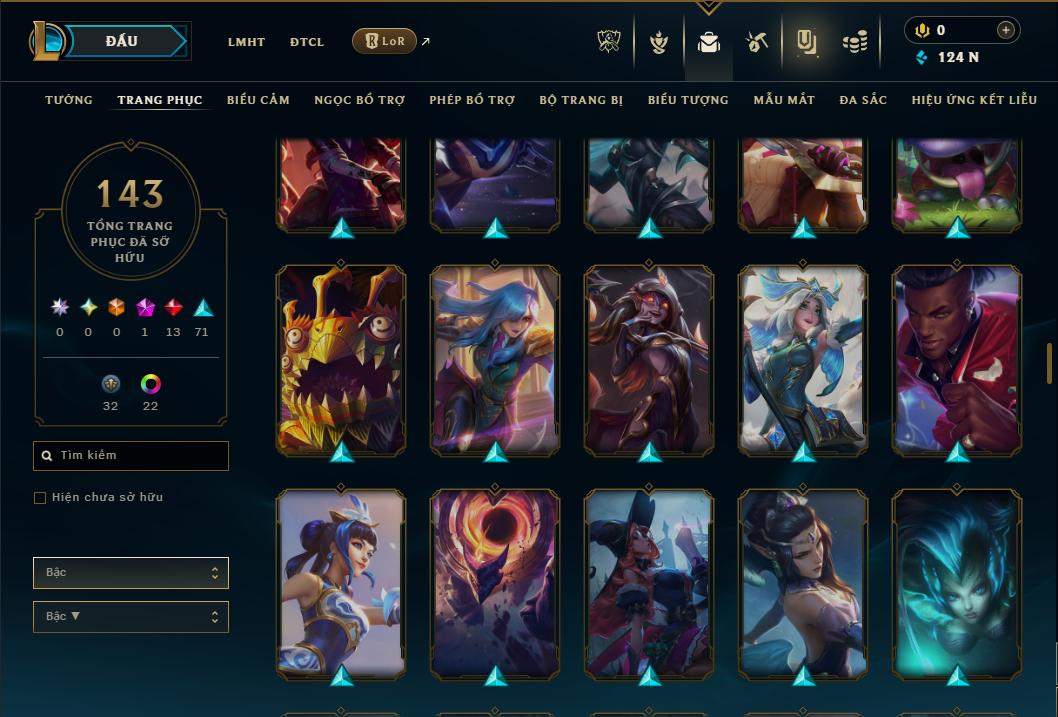1058x717 pixels.
Task: Open the BIỂU CẢM tab
Action: (x=258, y=100)
